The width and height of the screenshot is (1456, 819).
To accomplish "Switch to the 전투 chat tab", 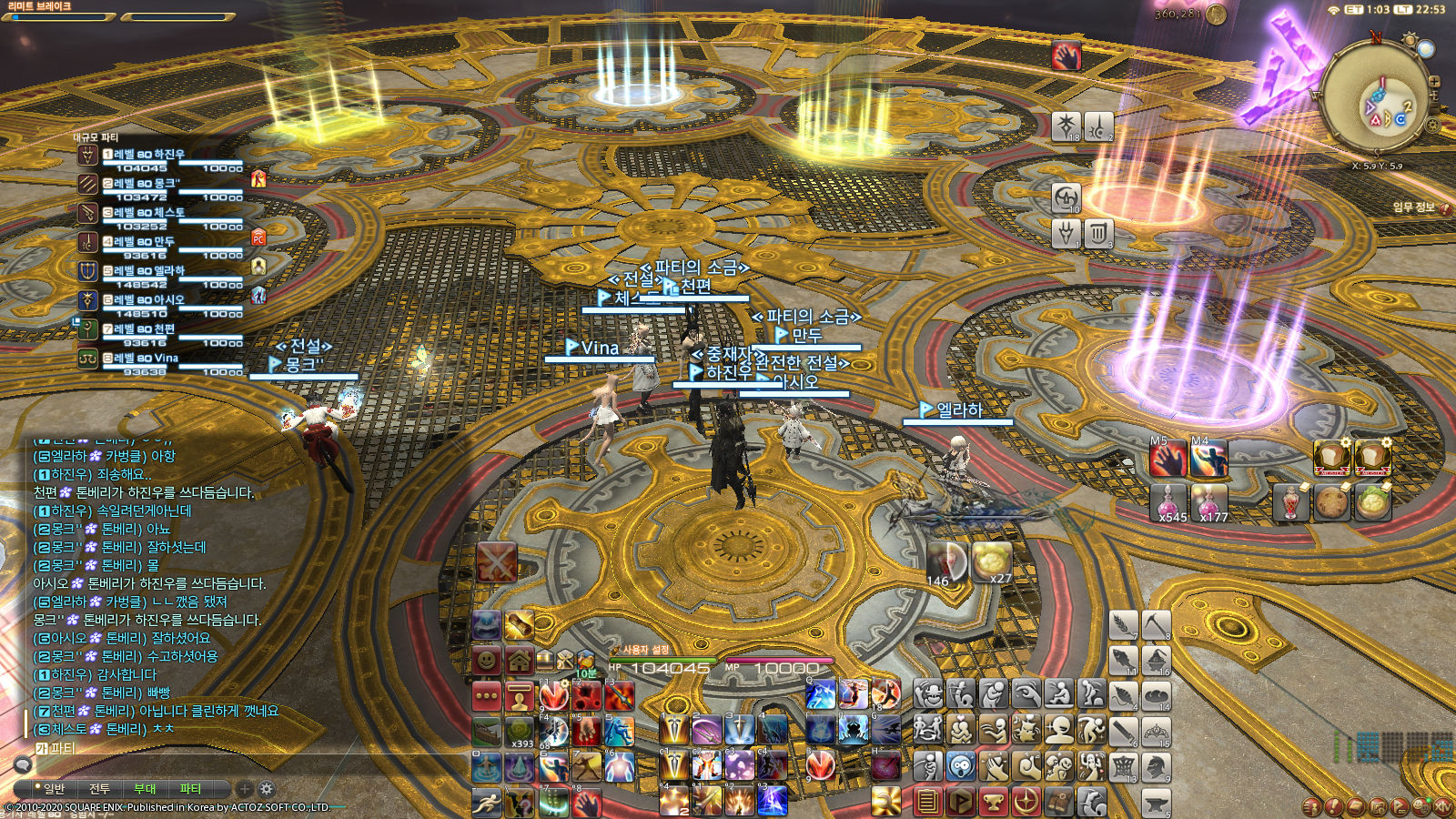I will (99, 789).
